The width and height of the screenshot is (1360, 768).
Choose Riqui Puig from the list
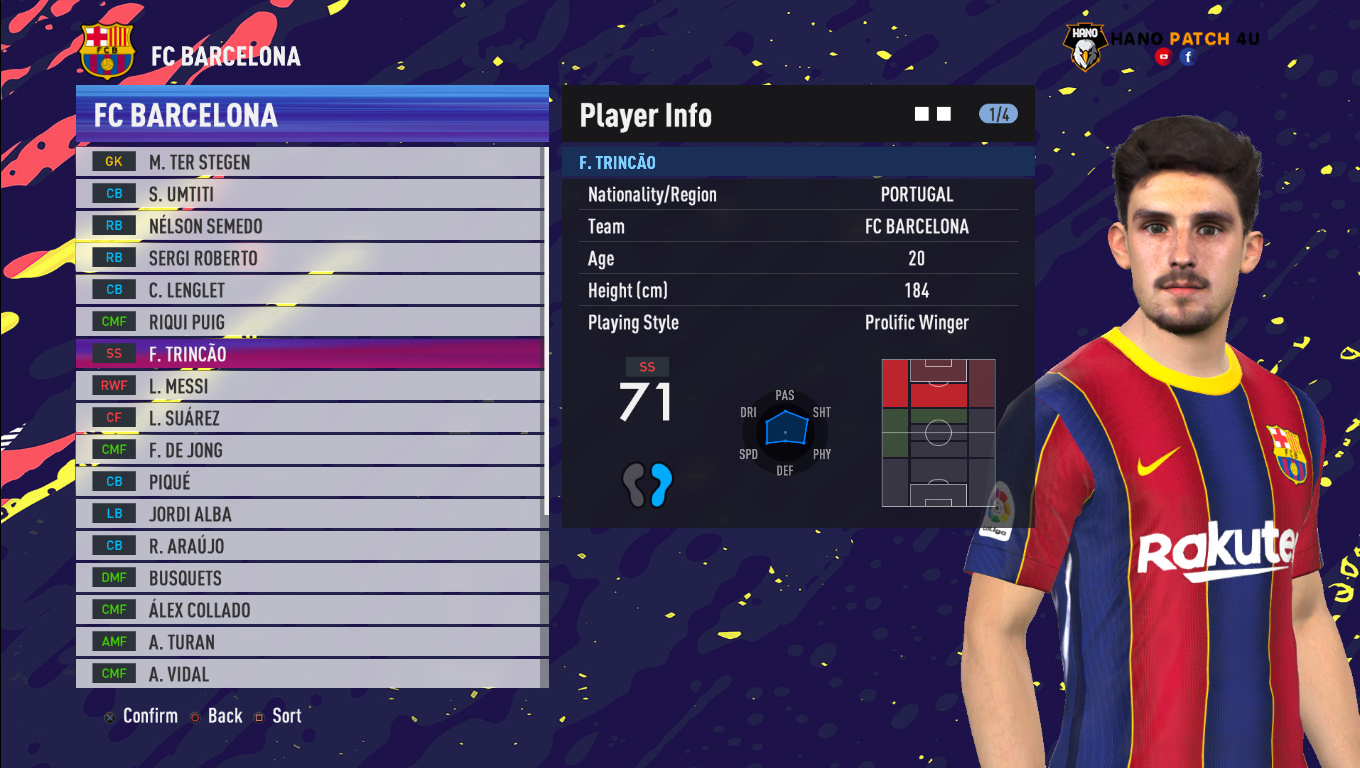pyautogui.click(x=310, y=322)
